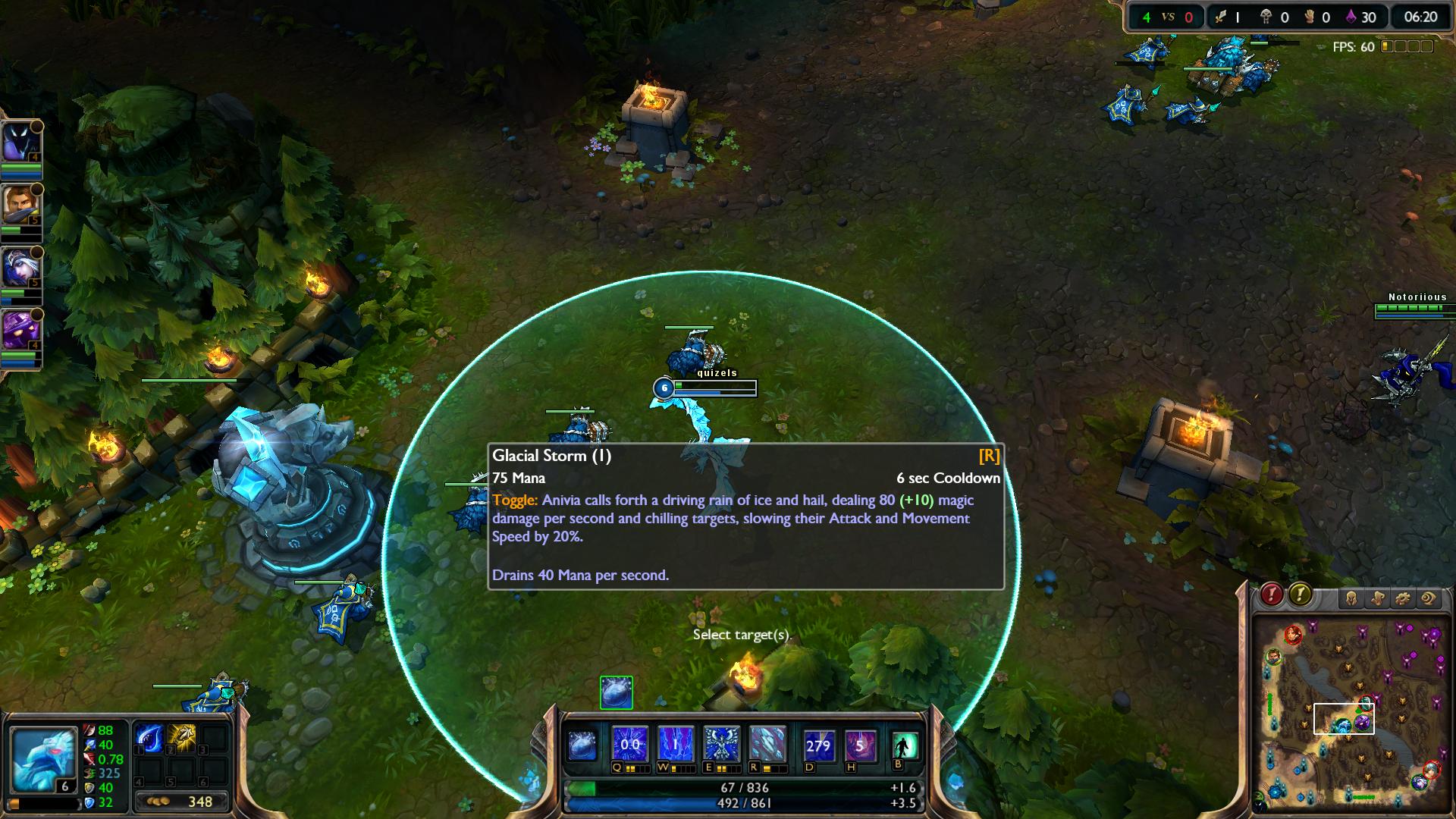
Task: Click the minimap's purple base area
Action: pyautogui.click(x=1424, y=641)
